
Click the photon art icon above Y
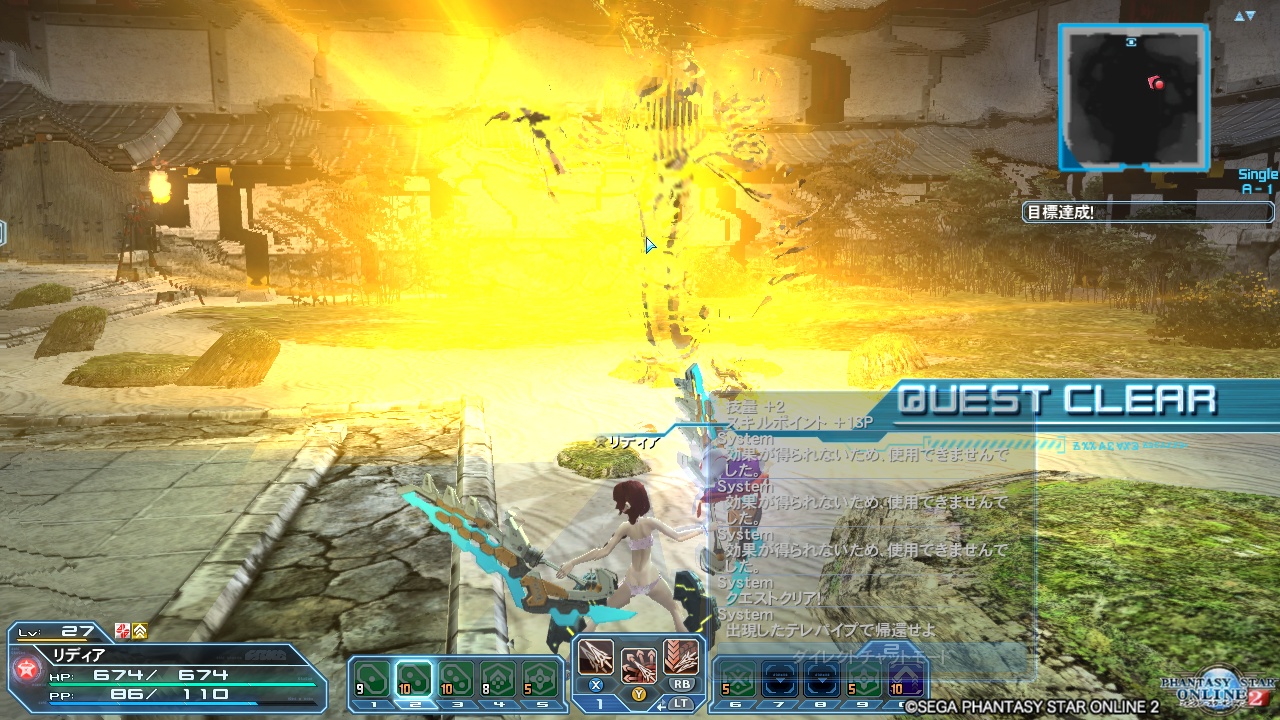pyautogui.click(x=639, y=664)
